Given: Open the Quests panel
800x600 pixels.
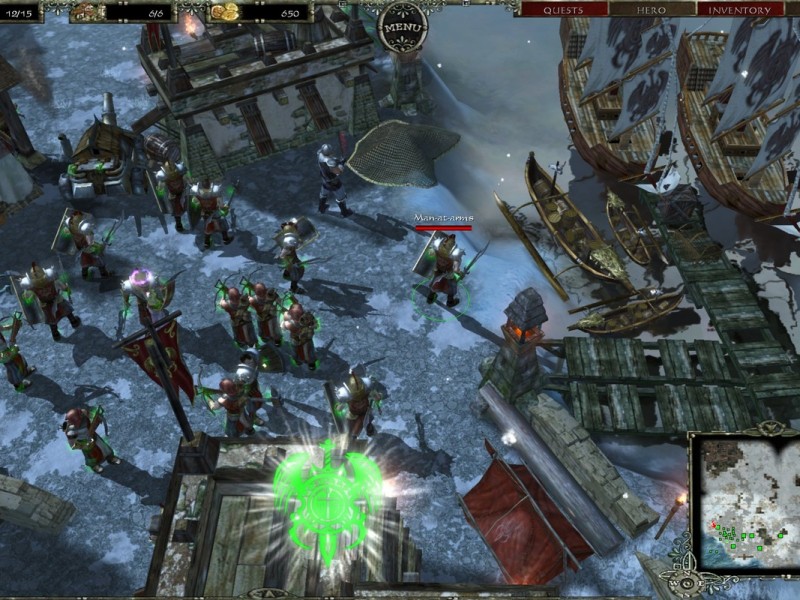Looking at the screenshot, I should click(562, 10).
